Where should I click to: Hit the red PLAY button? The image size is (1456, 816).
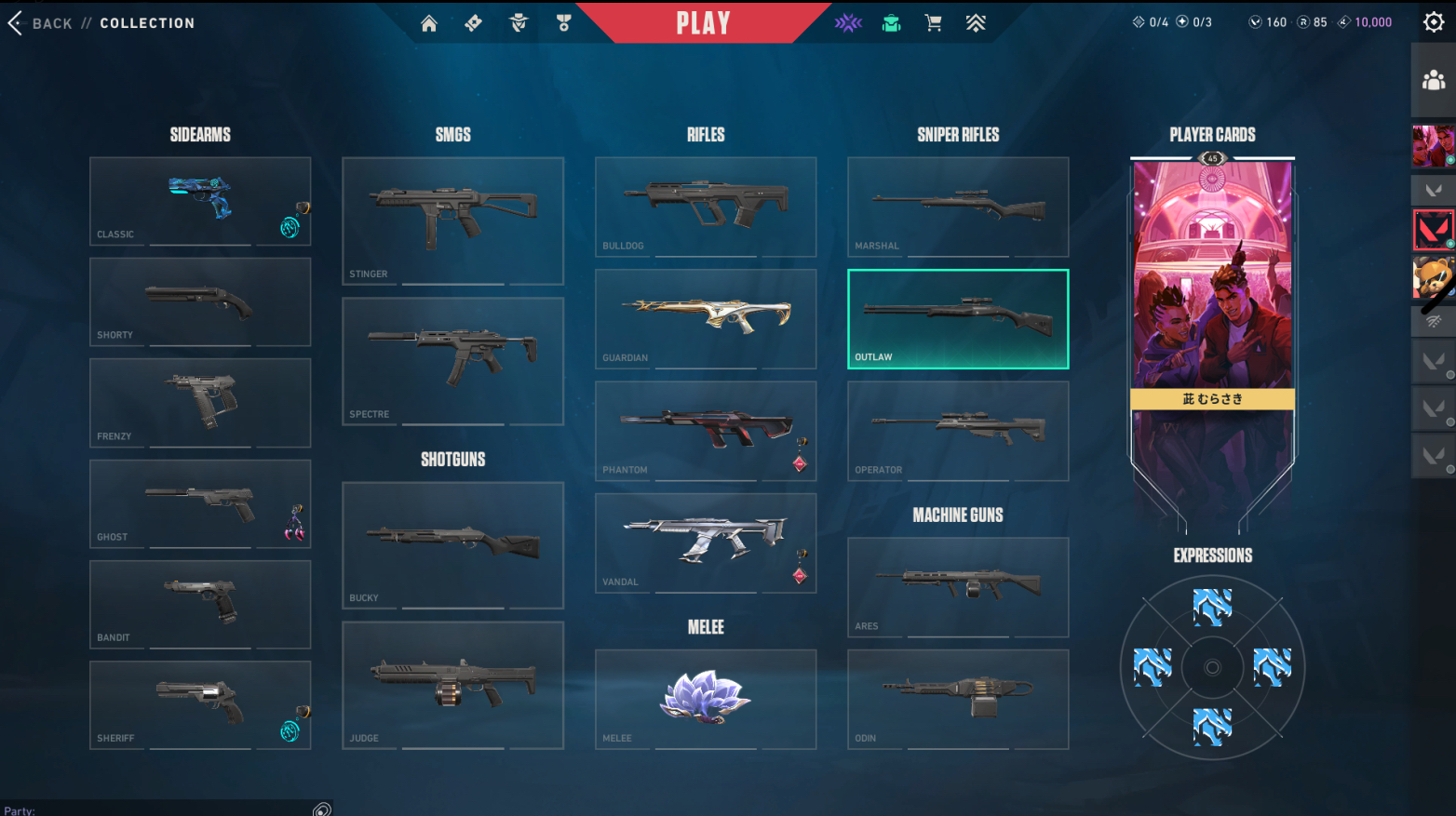(x=703, y=23)
